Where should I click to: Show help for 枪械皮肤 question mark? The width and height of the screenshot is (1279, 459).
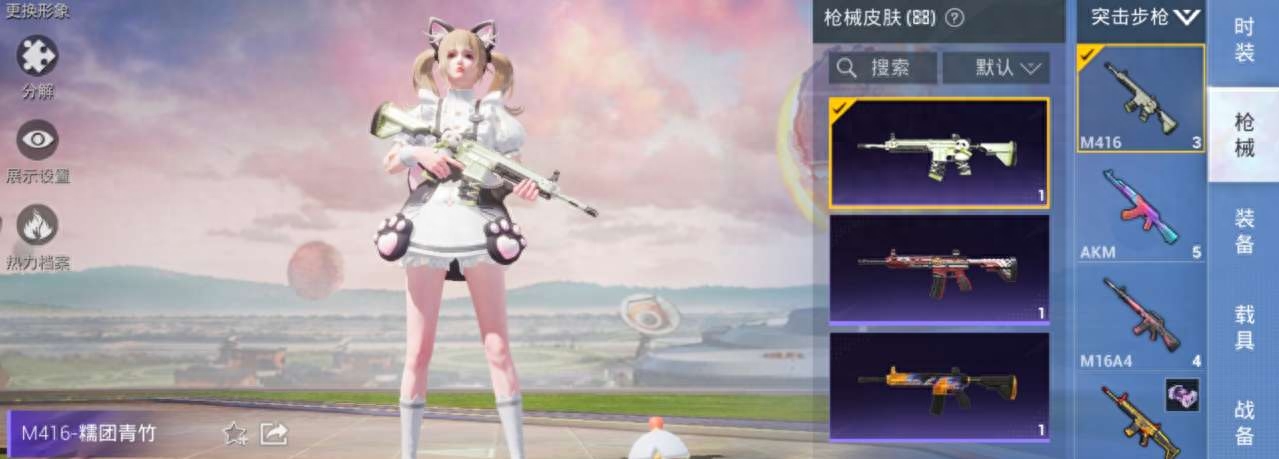[x=955, y=17]
